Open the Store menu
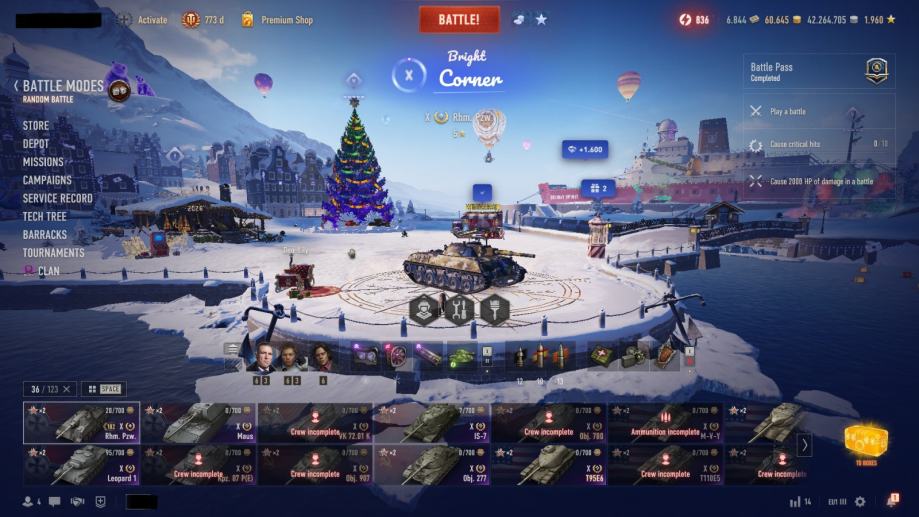The width and height of the screenshot is (919, 517). click(36, 126)
